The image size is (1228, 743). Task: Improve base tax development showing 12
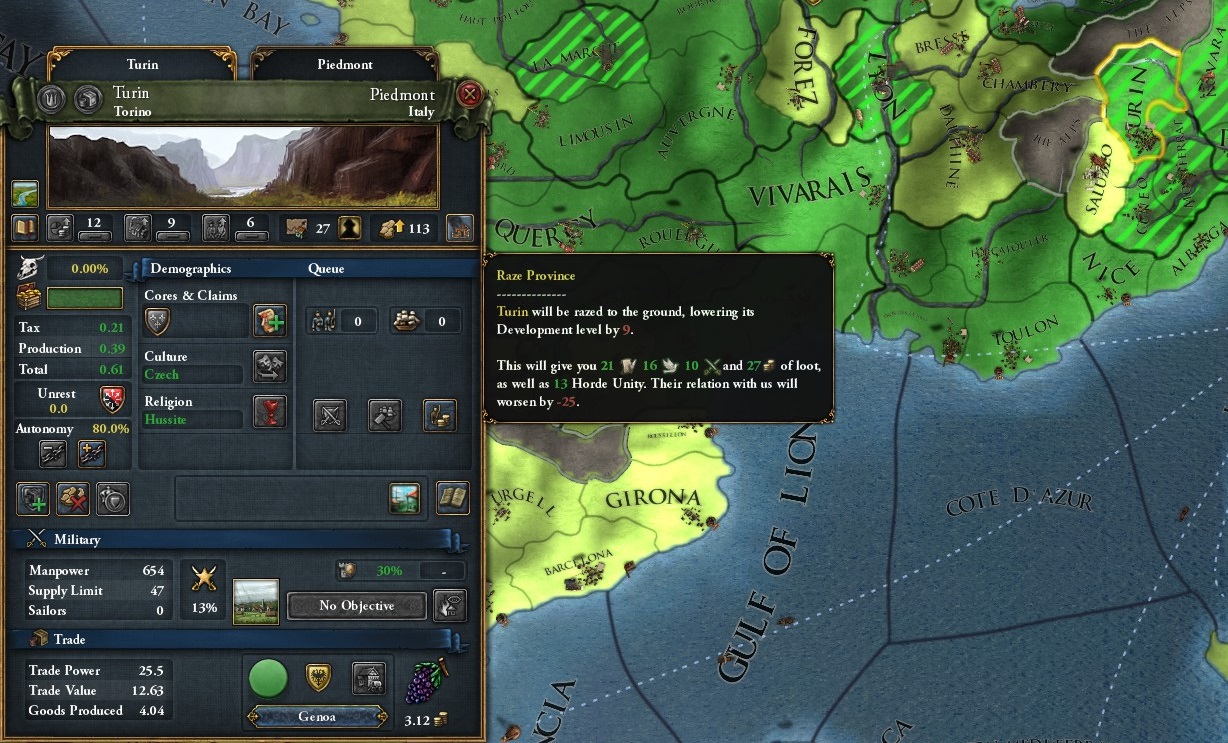coord(62,228)
